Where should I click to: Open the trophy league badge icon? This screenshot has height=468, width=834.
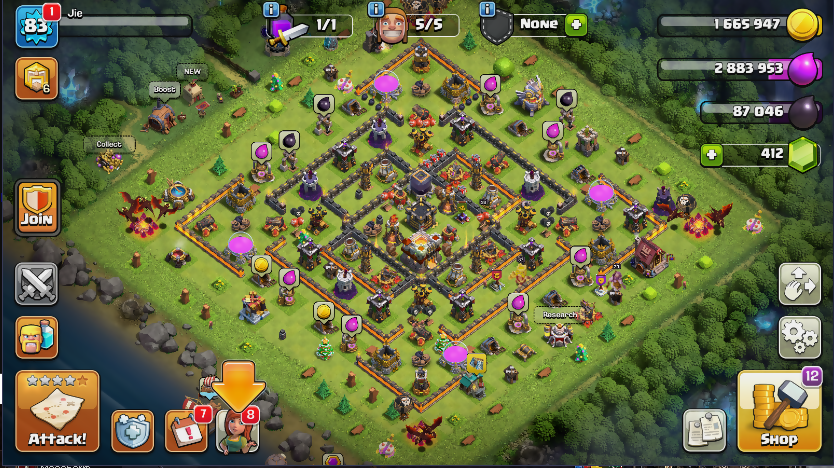[x=36, y=78]
